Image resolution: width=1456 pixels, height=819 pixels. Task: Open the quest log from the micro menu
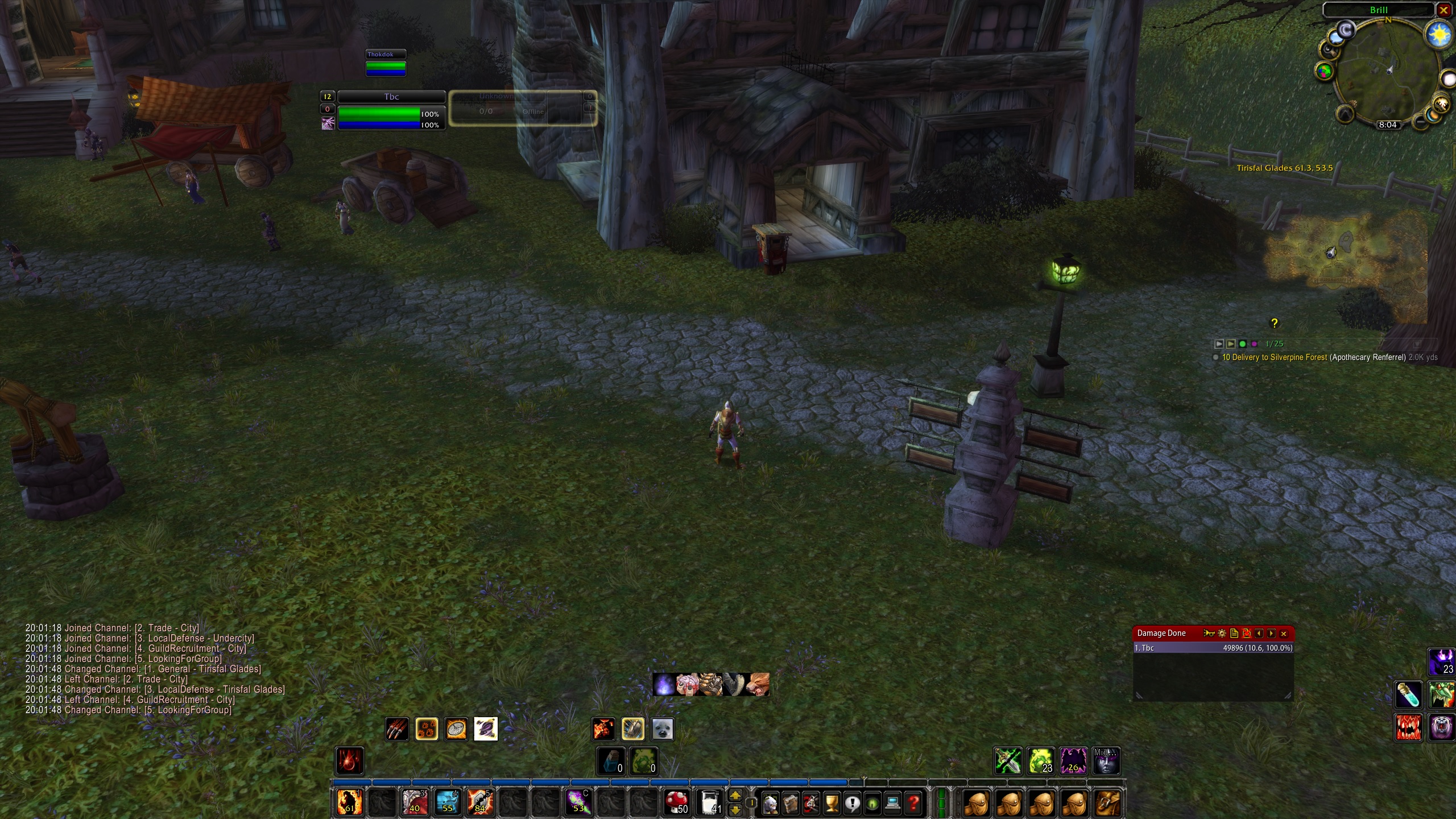pos(851,804)
